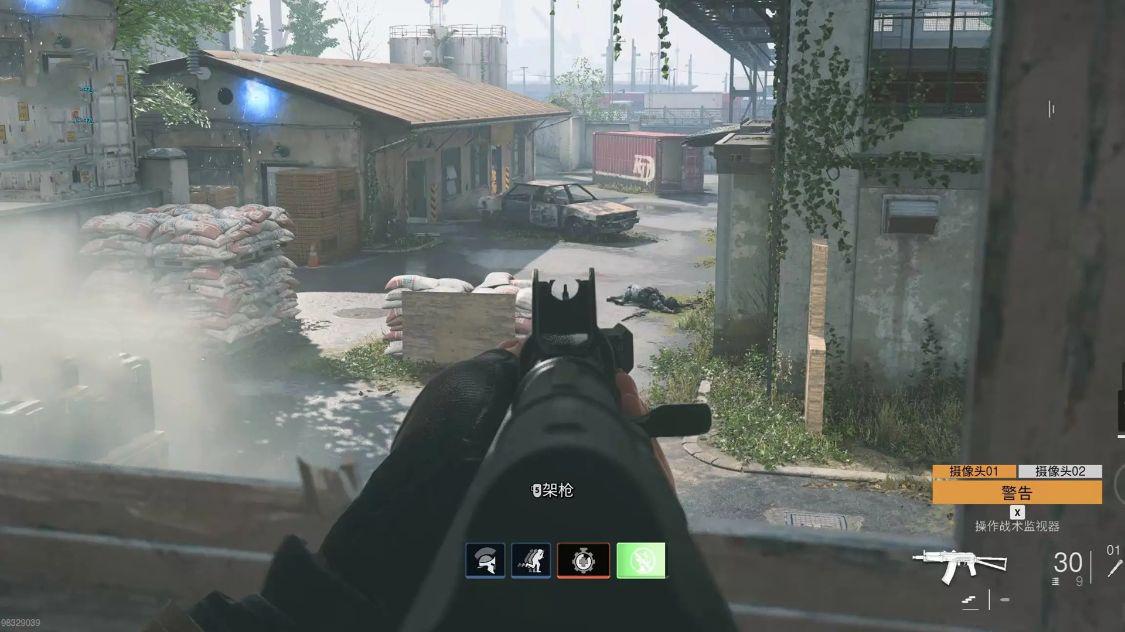
Task: Switch to the 摄像头01 camera tab
Action: click(974, 471)
